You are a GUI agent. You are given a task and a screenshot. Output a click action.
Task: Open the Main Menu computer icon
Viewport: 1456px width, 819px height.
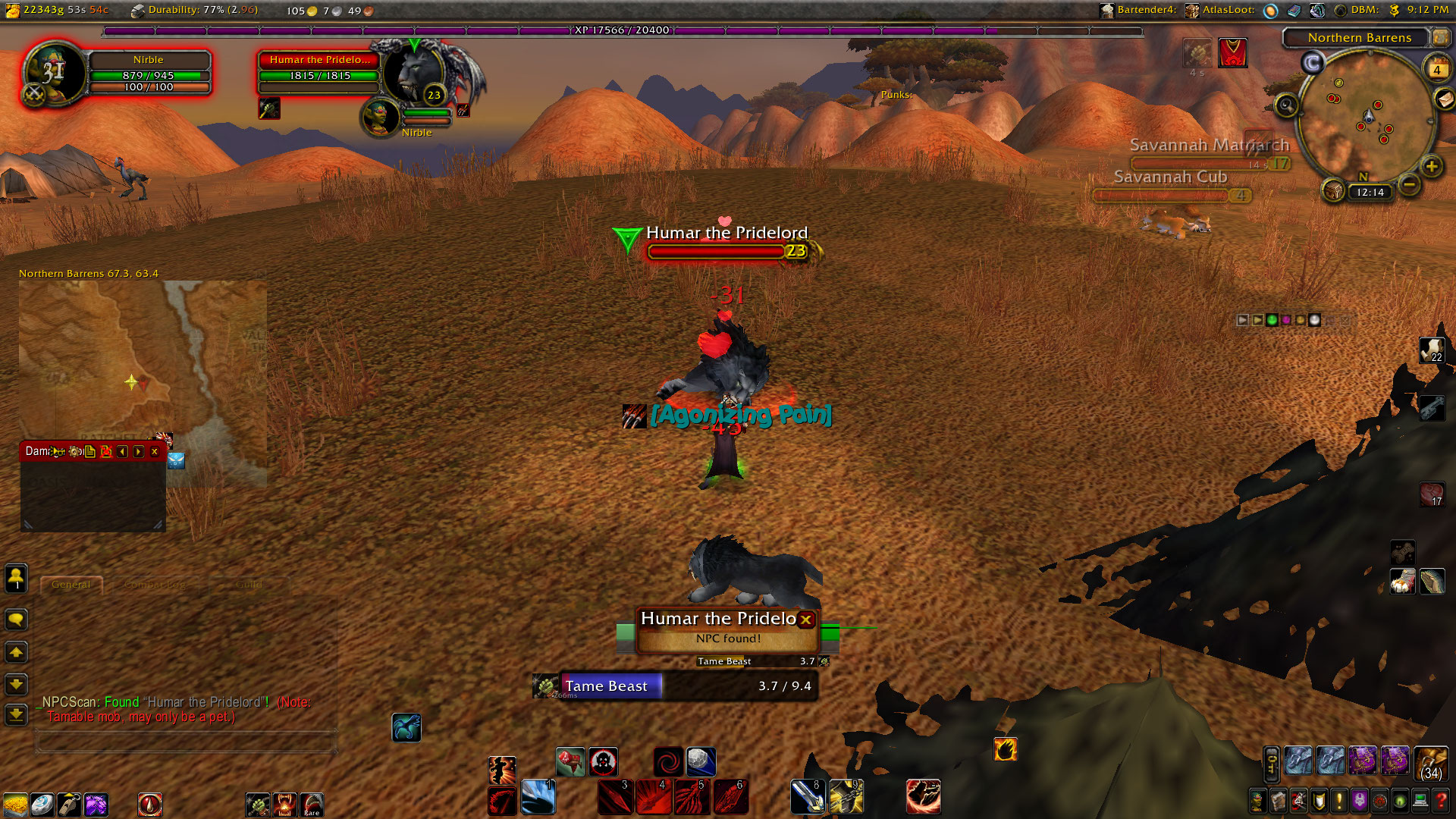coord(1420,802)
